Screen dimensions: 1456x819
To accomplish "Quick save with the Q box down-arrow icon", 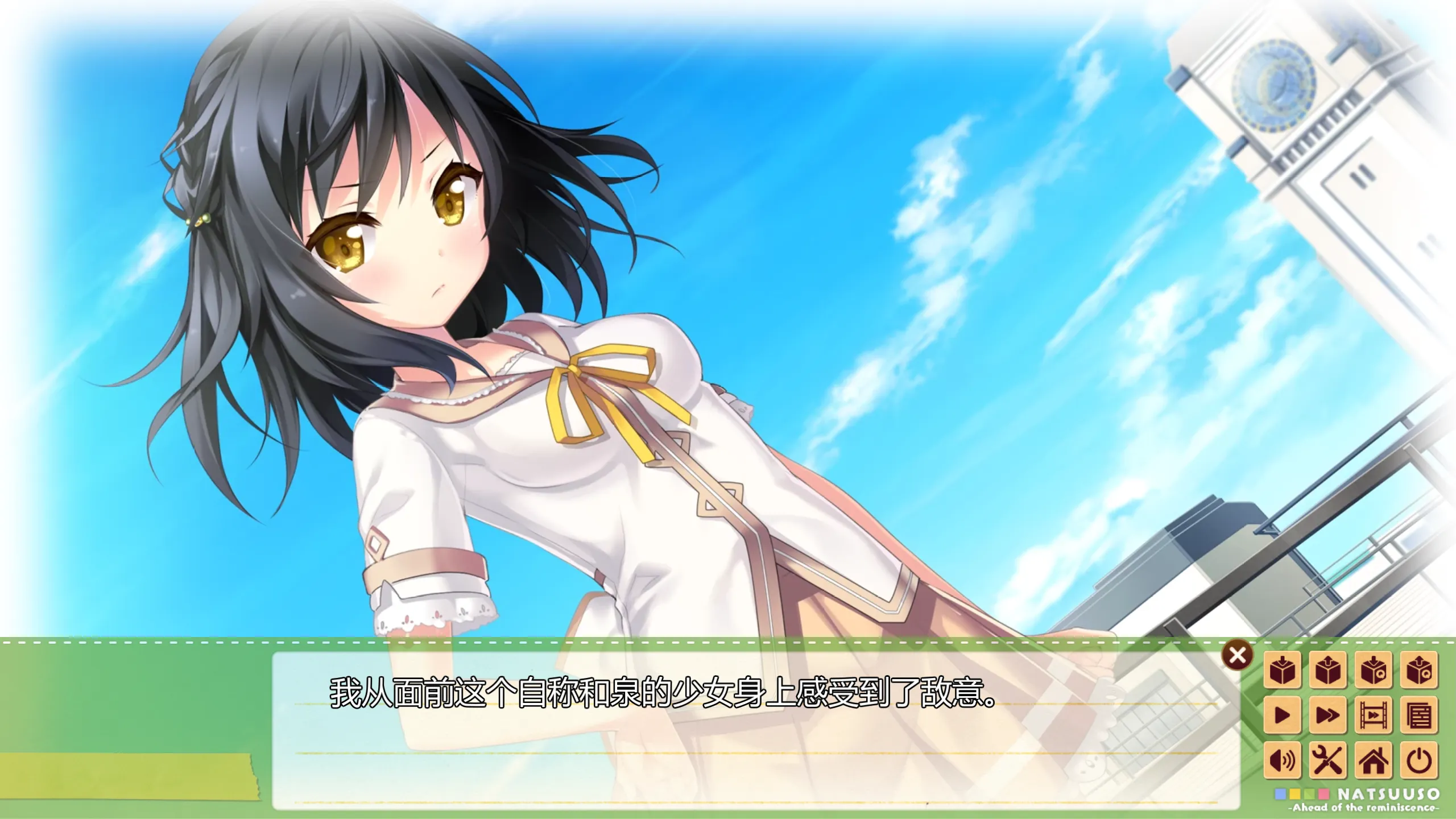I will pyautogui.click(x=1373, y=669).
